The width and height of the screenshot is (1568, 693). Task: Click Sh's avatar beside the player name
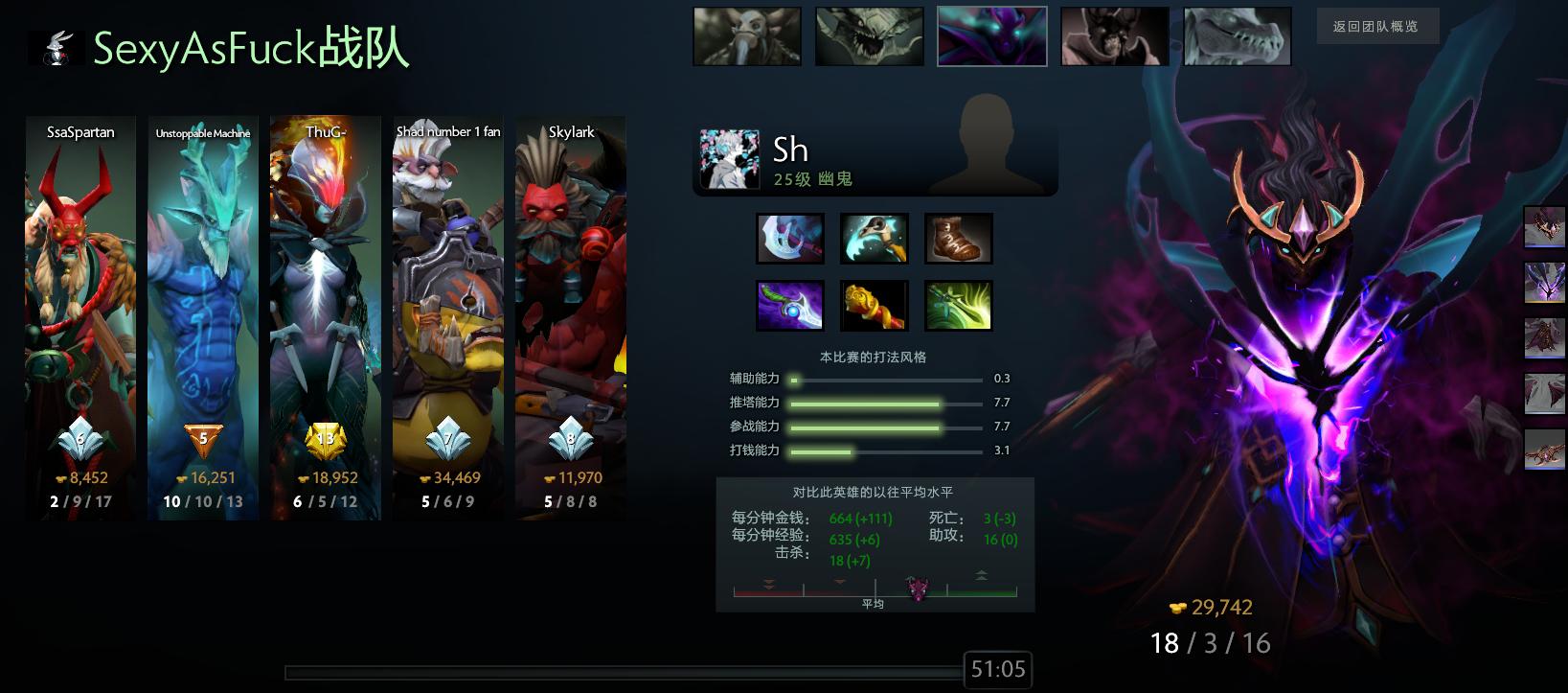click(730, 157)
